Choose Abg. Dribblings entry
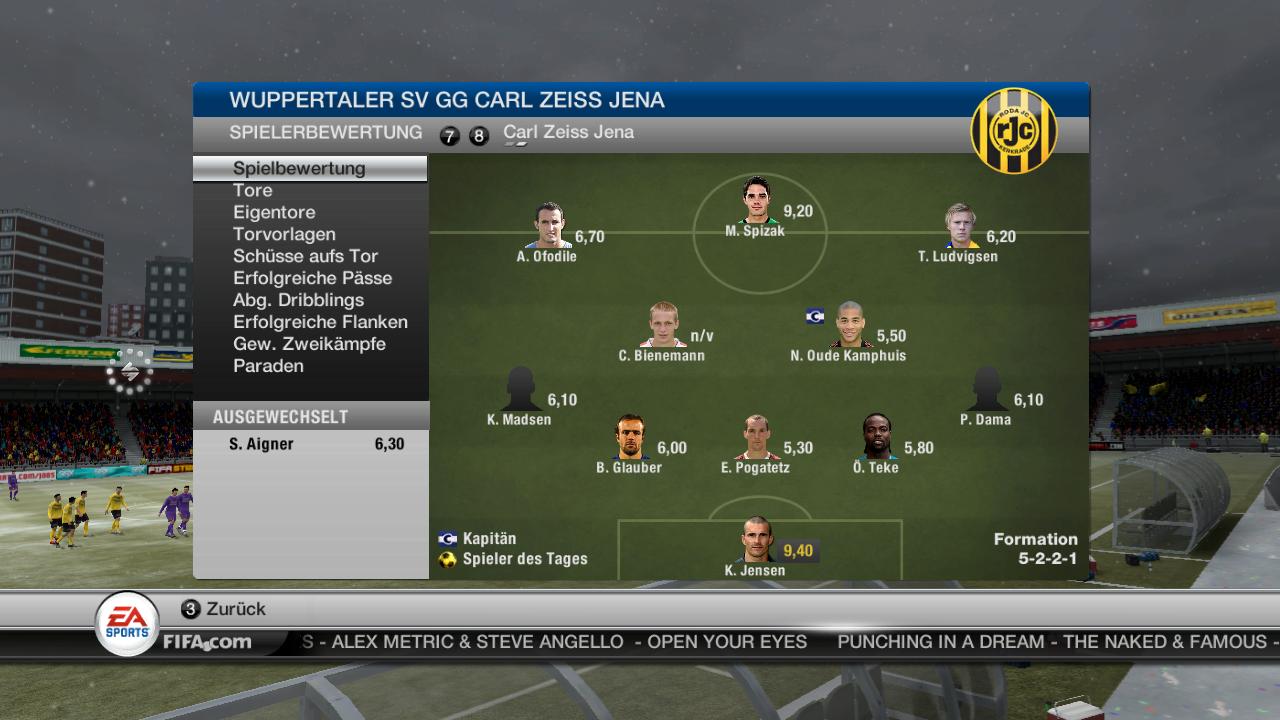 298,300
